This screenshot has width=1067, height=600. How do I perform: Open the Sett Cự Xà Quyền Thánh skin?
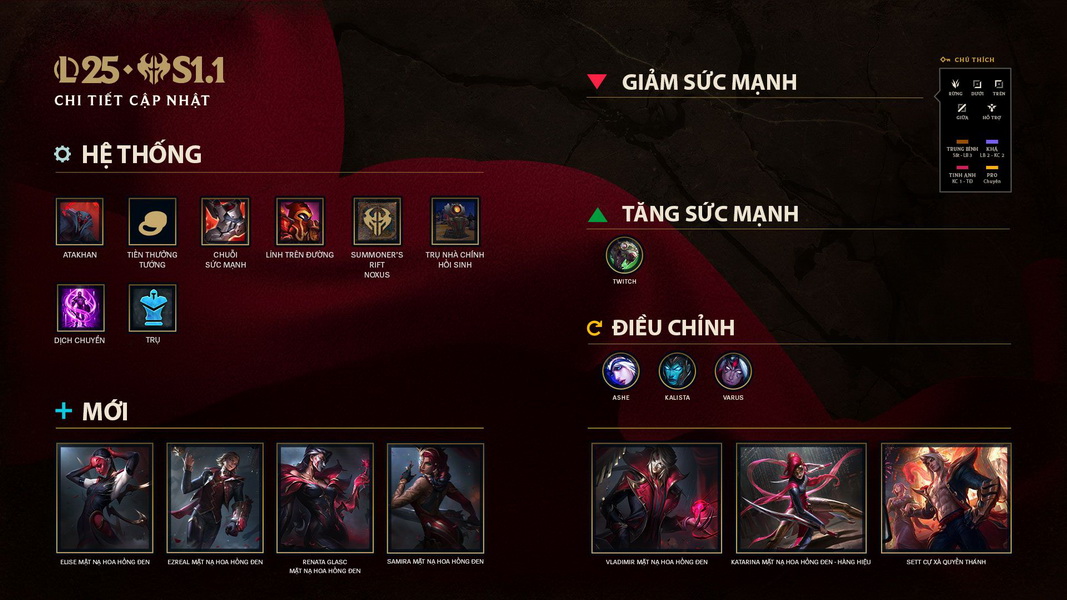[x=946, y=498]
